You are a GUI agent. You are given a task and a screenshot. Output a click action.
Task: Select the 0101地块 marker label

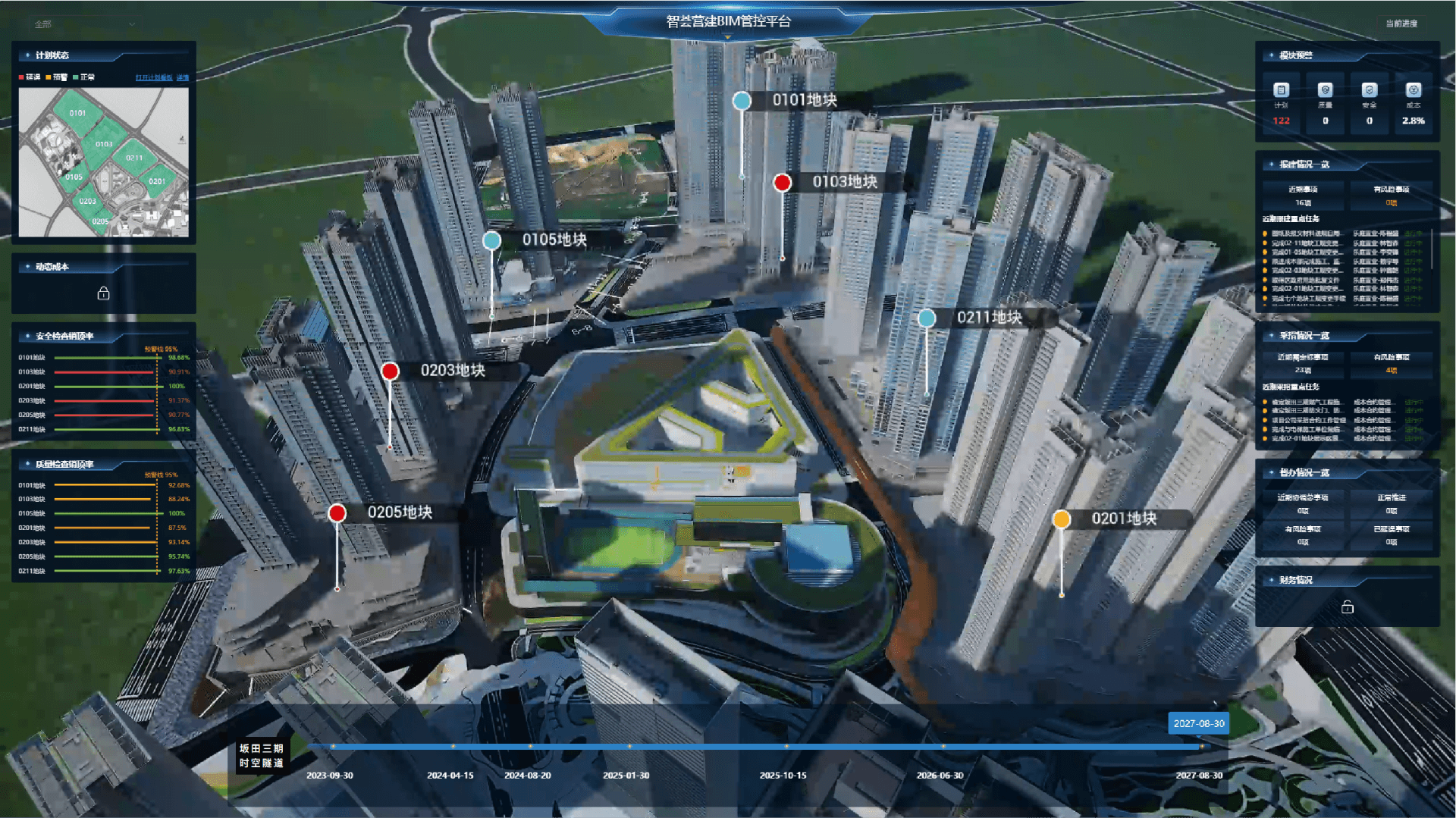click(804, 100)
